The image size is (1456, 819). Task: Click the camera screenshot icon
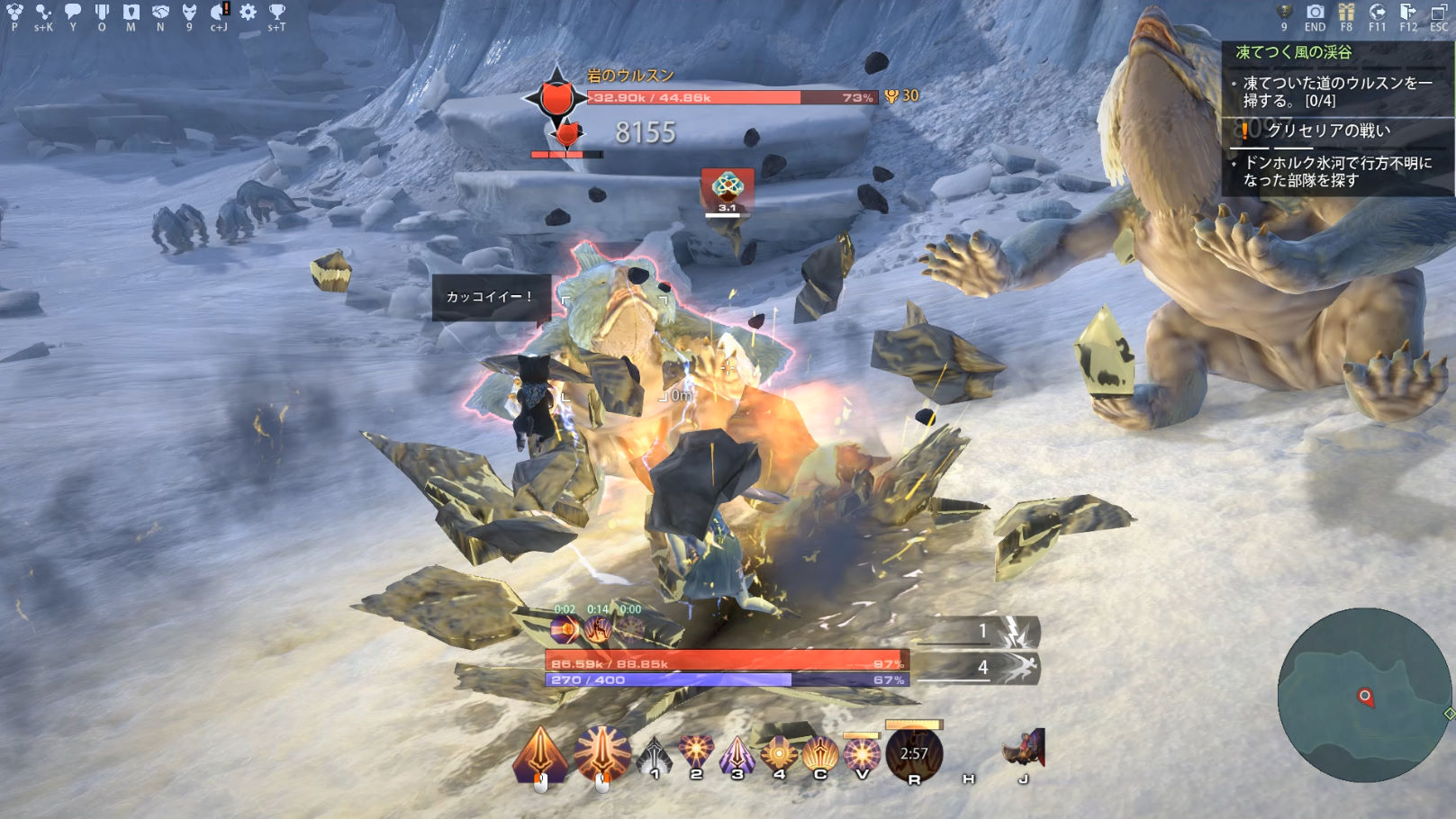[x=1316, y=12]
